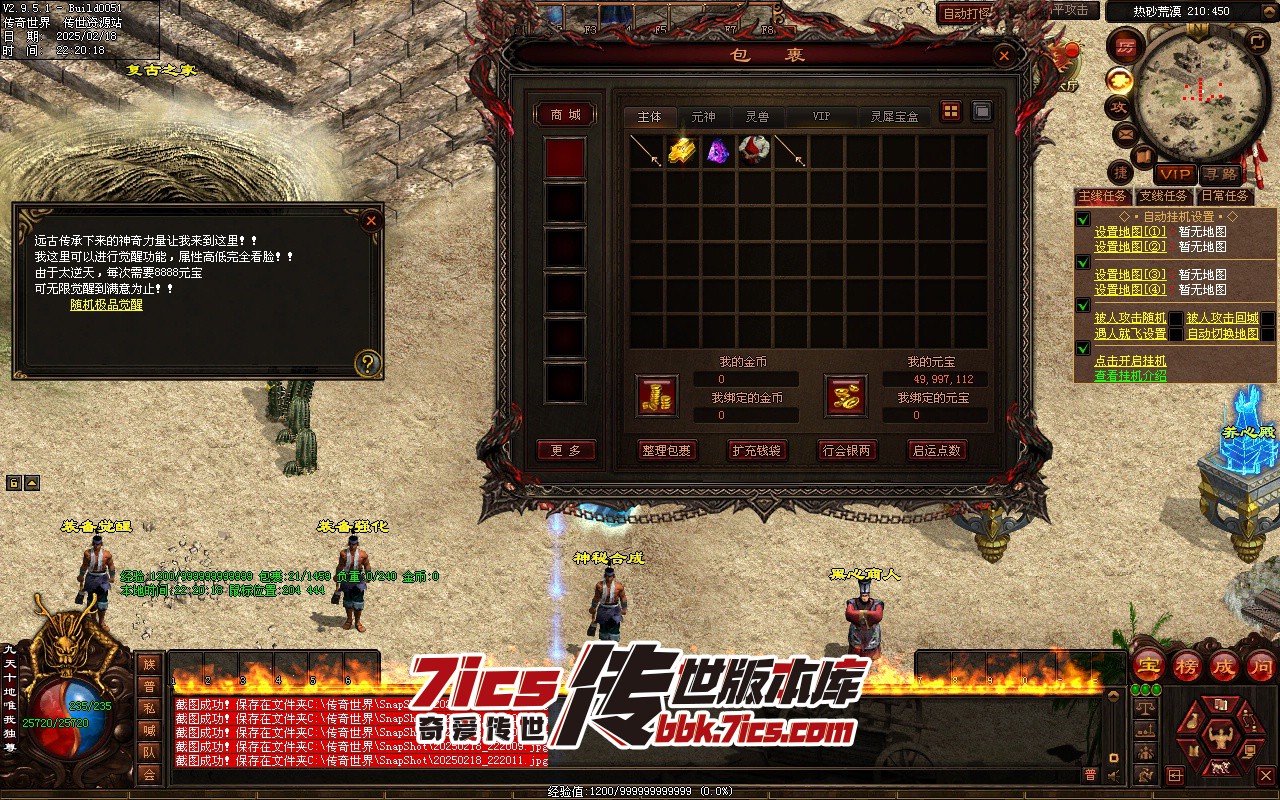Click the 点击开启挂机 link
The width and height of the screenshot is (1280, 800).
click(1130, 361)
